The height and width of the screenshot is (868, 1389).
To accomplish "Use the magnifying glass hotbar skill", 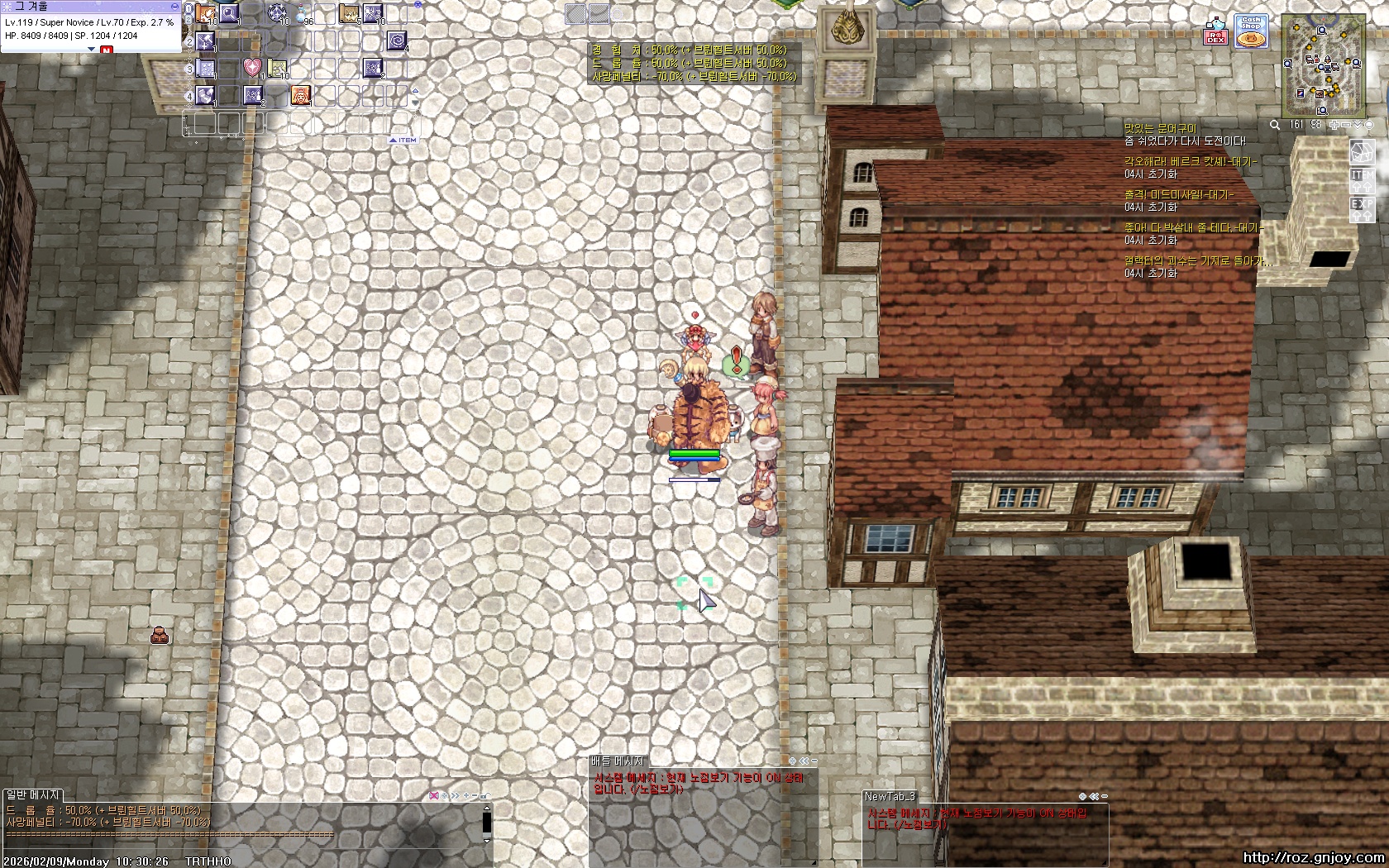I will tap(229, 13).
